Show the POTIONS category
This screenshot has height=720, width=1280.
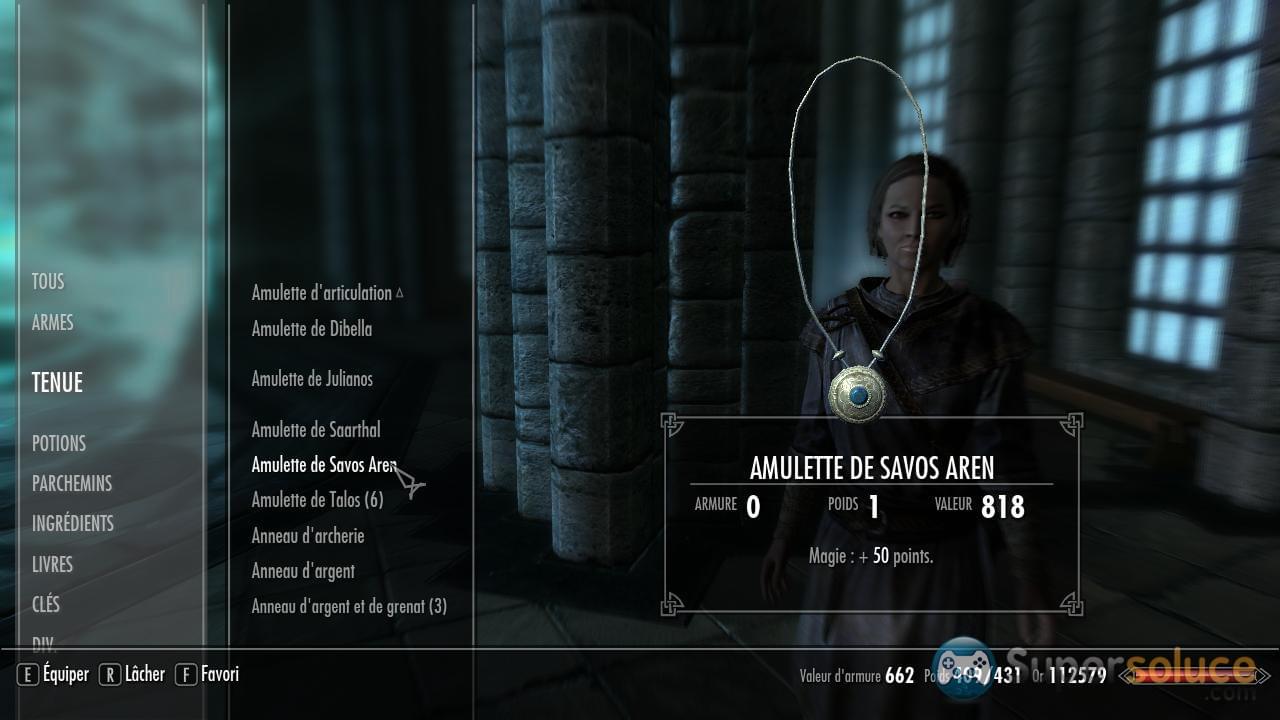59,443
